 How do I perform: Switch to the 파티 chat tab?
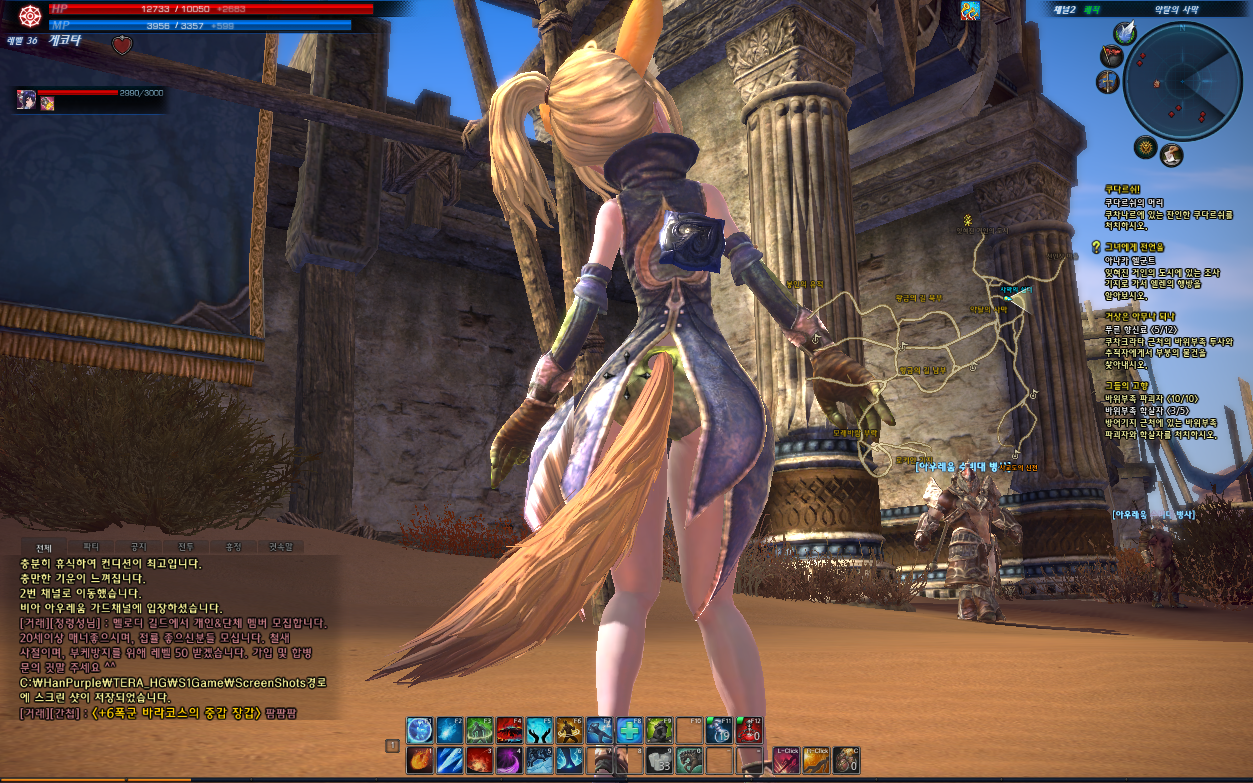[91, 547]
